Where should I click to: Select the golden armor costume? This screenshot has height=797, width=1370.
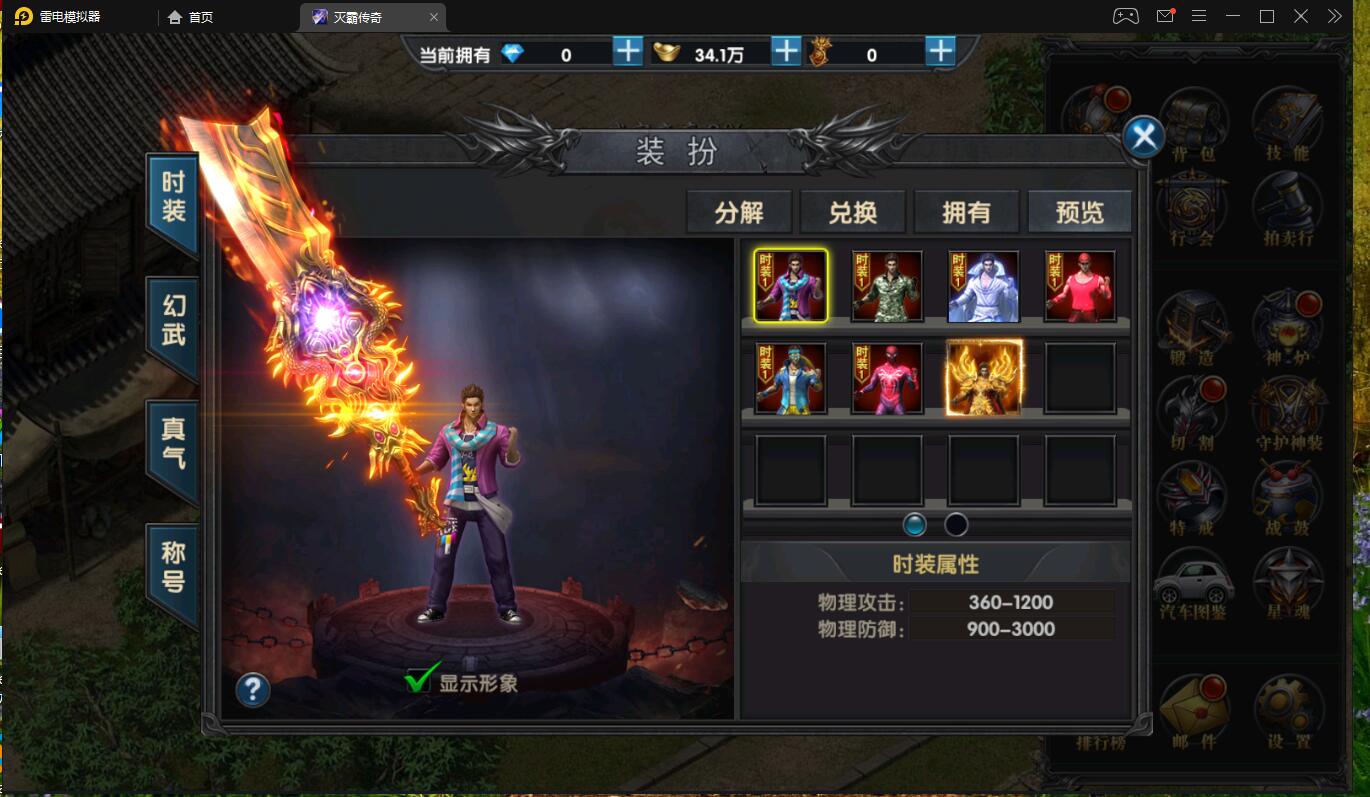(984, 377)
